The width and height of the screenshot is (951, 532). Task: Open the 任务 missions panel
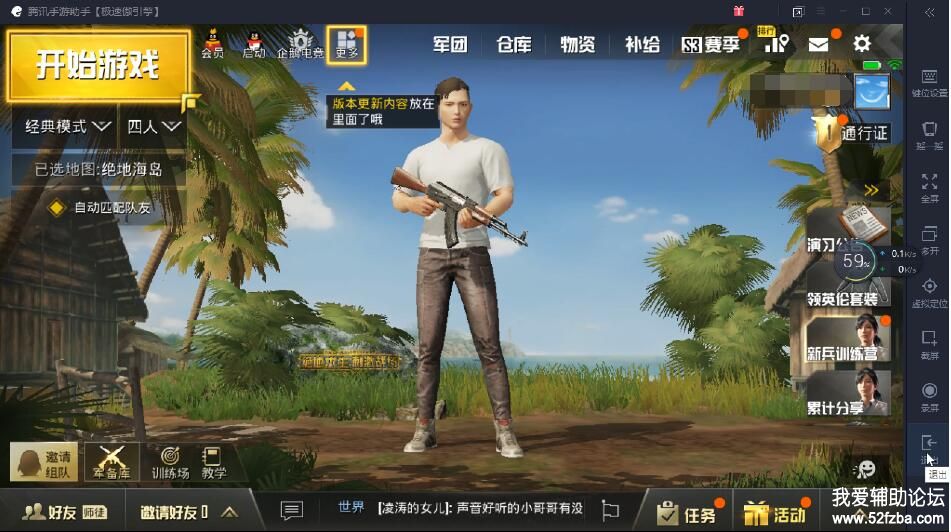tap(688, 513)
